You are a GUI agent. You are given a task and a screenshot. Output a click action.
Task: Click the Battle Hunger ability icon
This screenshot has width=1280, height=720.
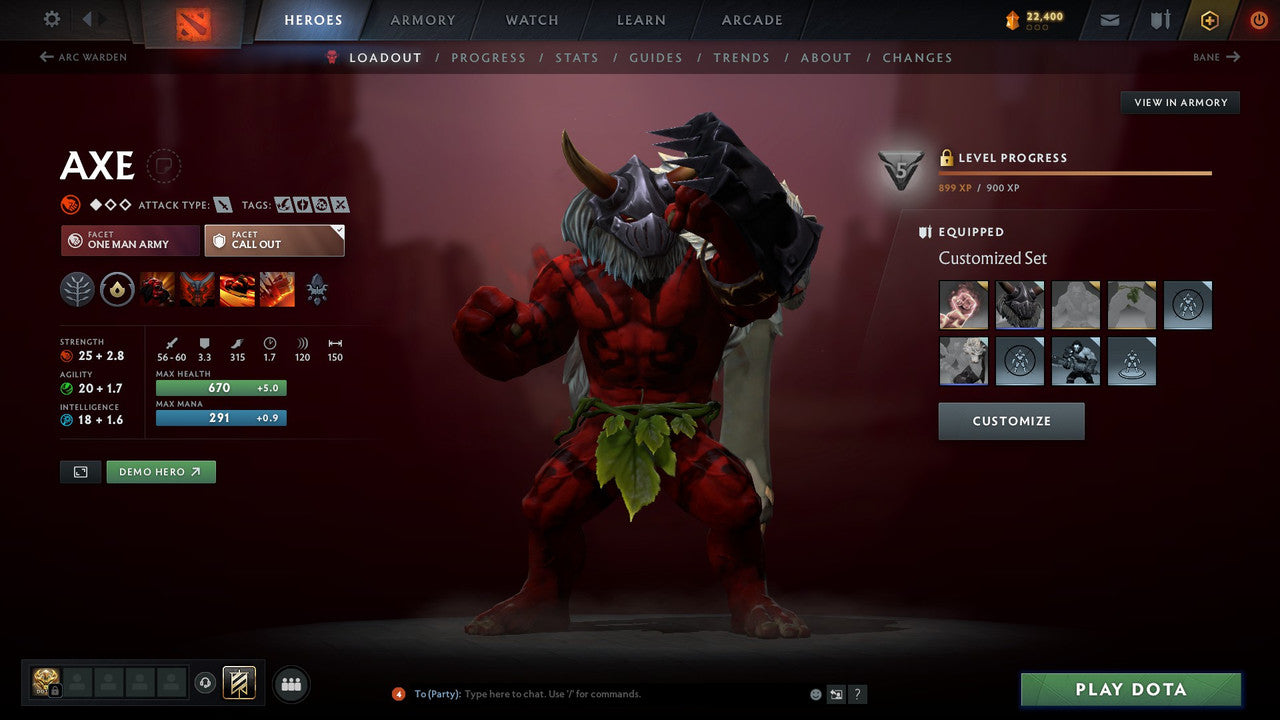coord(196,289)
